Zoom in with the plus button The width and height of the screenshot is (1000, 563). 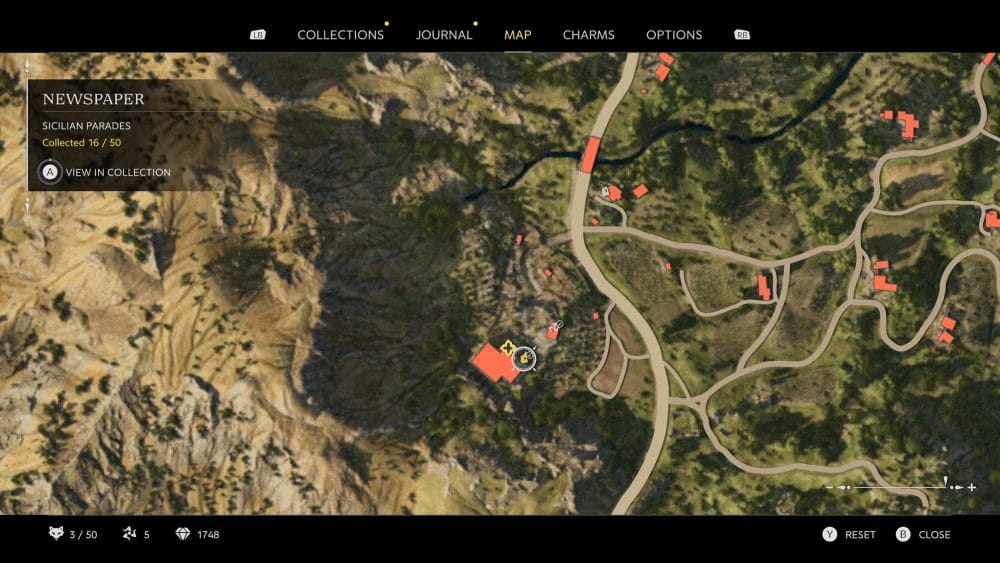coord(972,487)
